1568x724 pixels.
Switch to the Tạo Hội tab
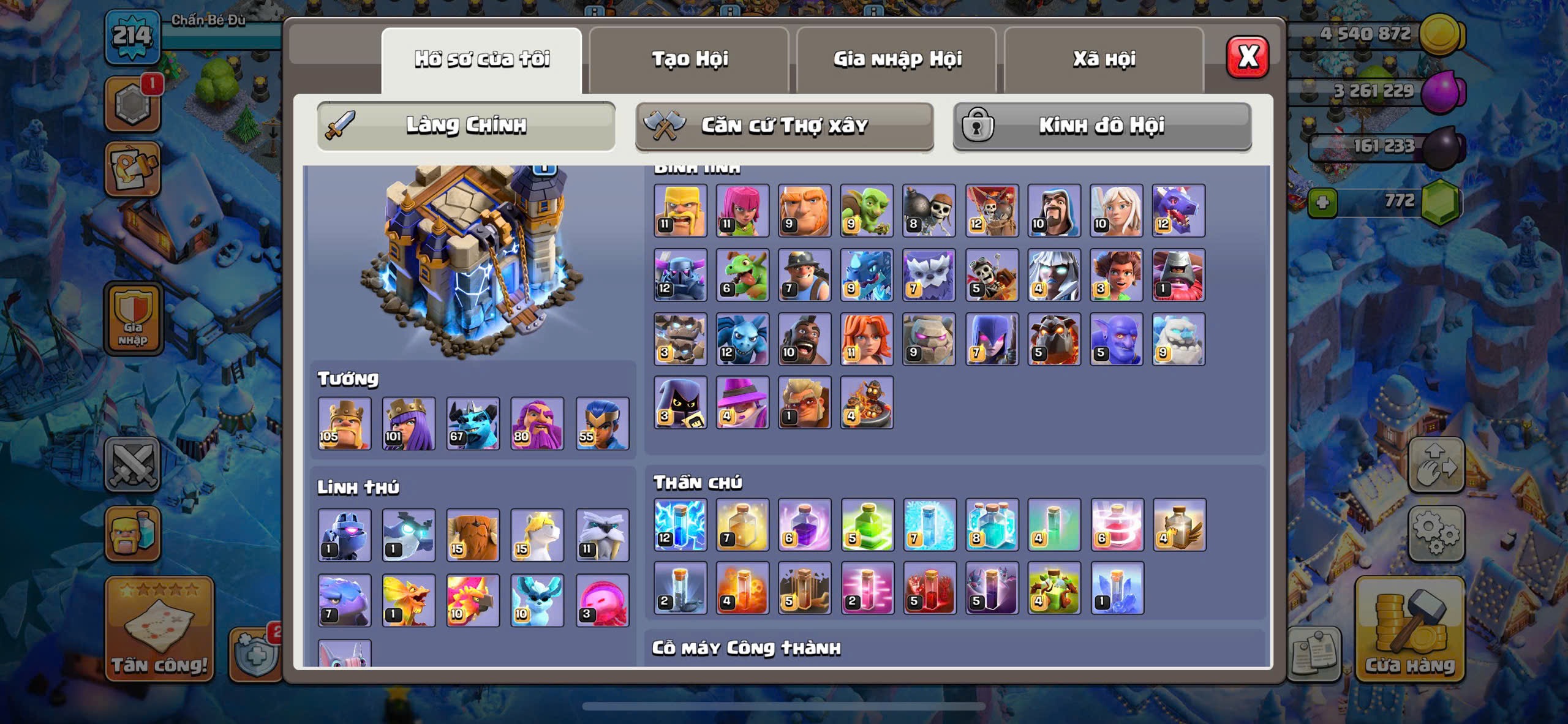click(689, 59)
